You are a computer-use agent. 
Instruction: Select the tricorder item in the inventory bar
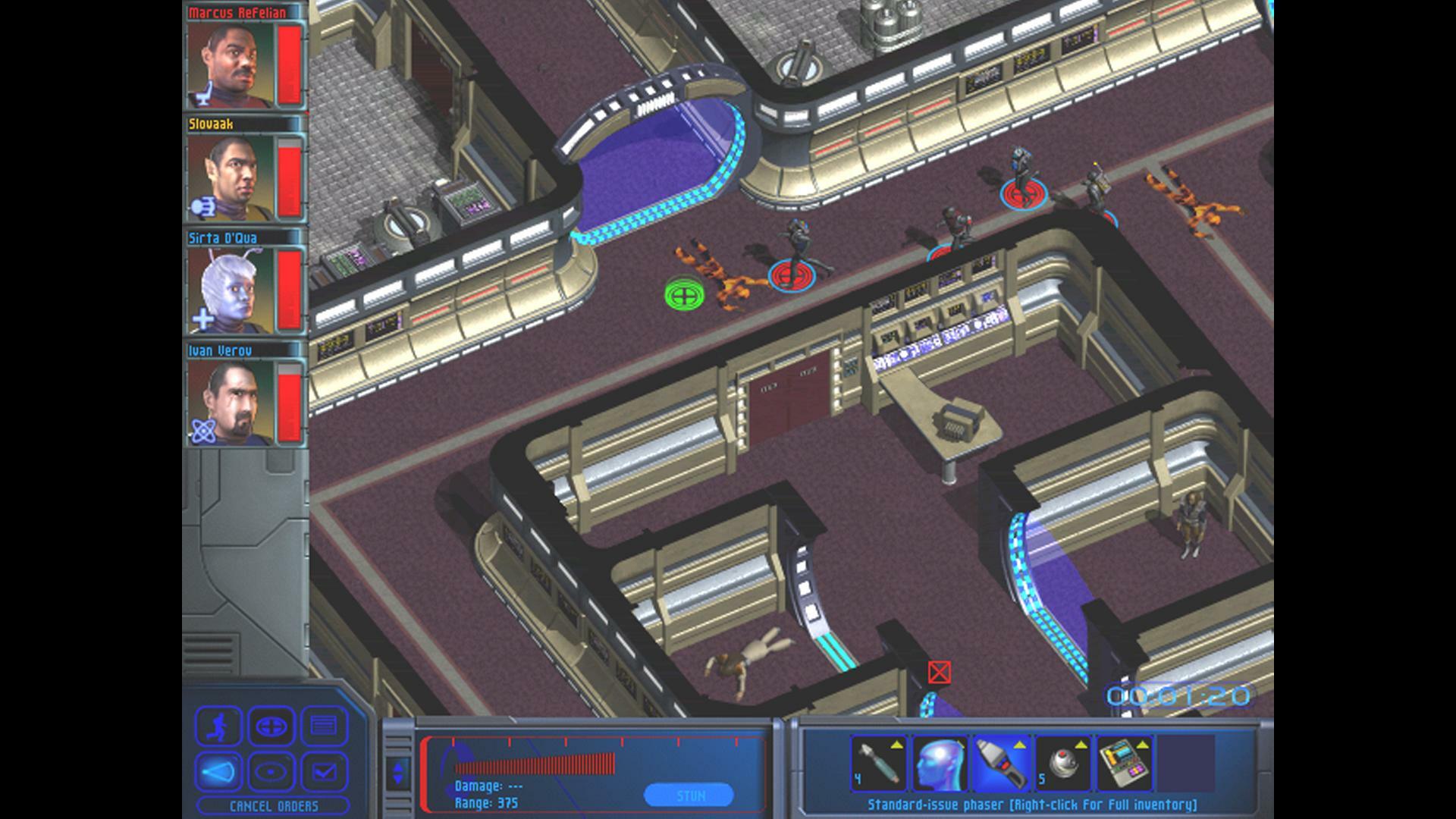point(1125,764)
